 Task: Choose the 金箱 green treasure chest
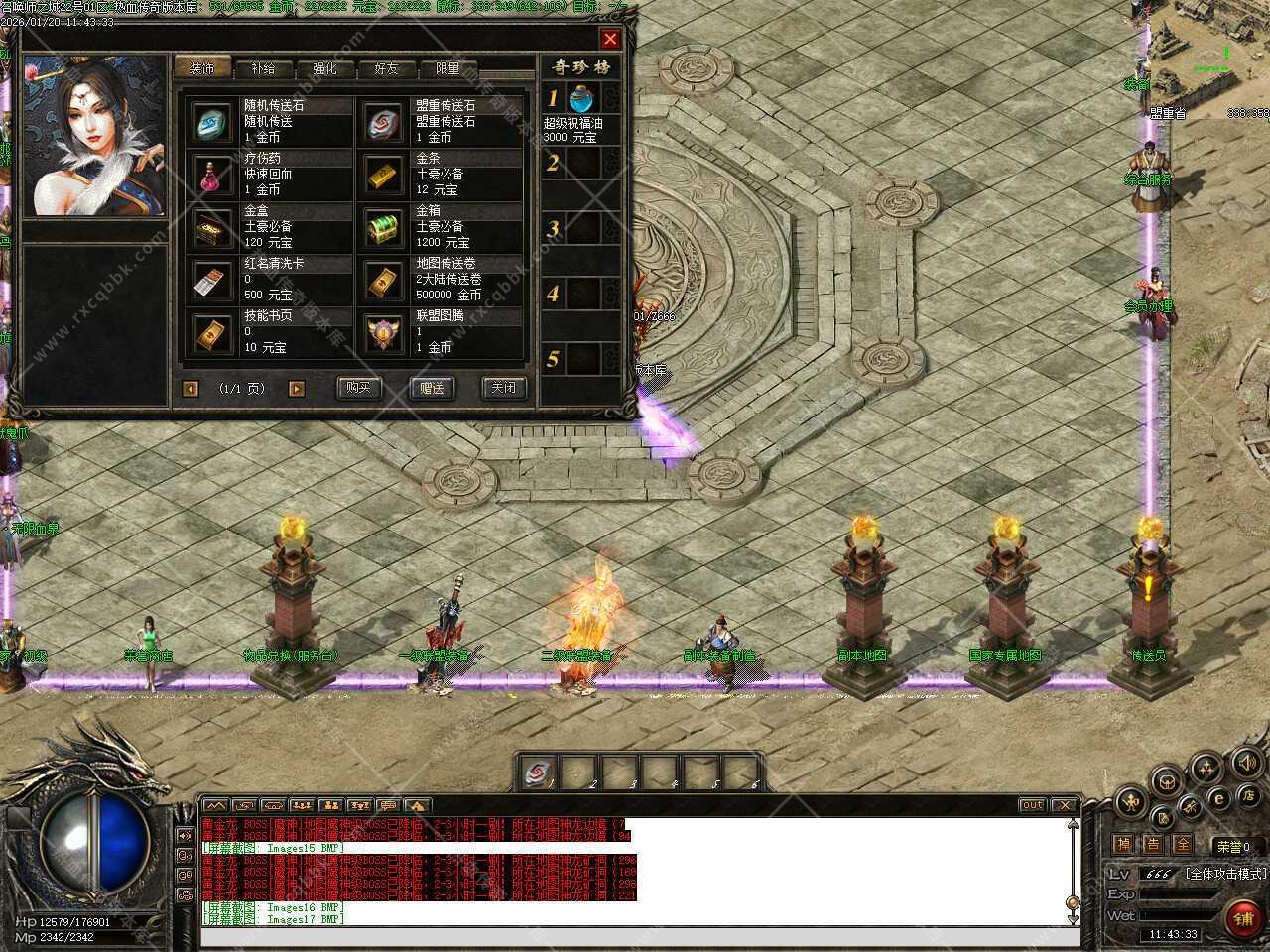pyautogui.click(x=383, y=227)
